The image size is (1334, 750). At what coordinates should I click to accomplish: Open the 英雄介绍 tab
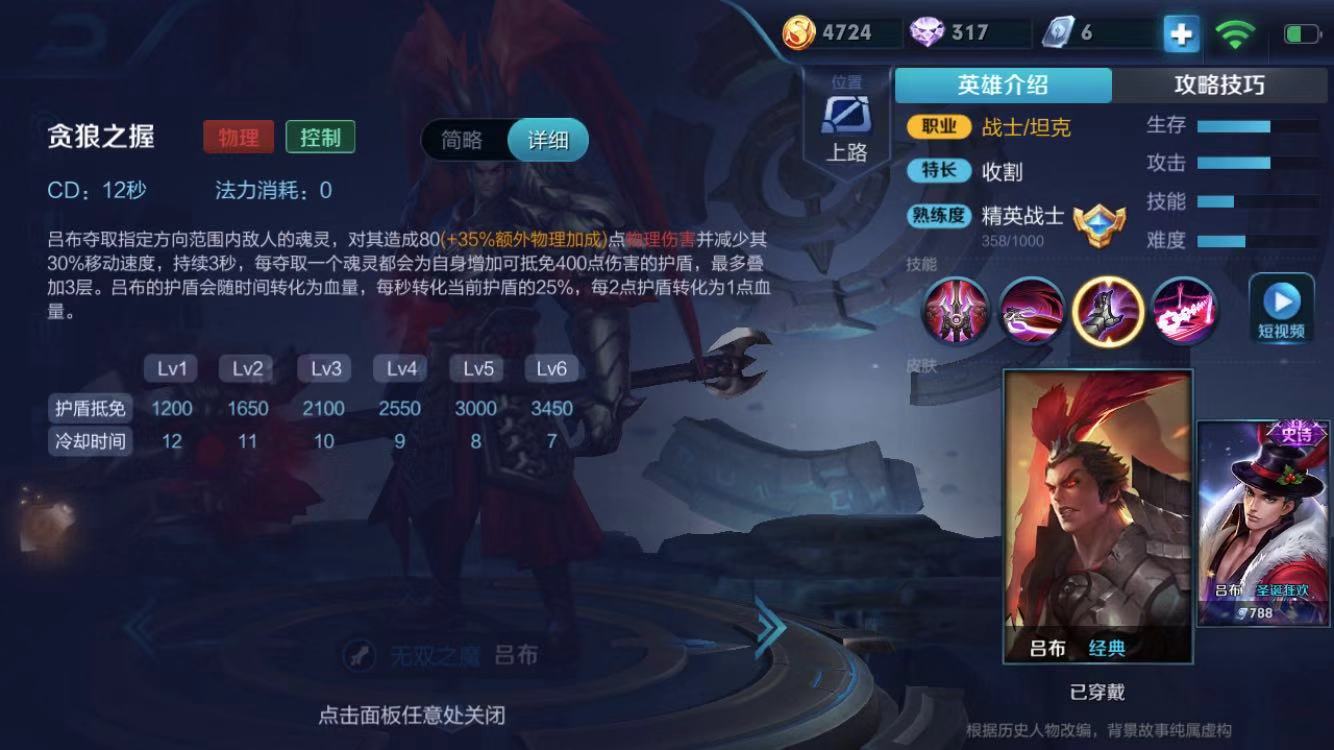pyautogui.click(x=1003, y=85)
